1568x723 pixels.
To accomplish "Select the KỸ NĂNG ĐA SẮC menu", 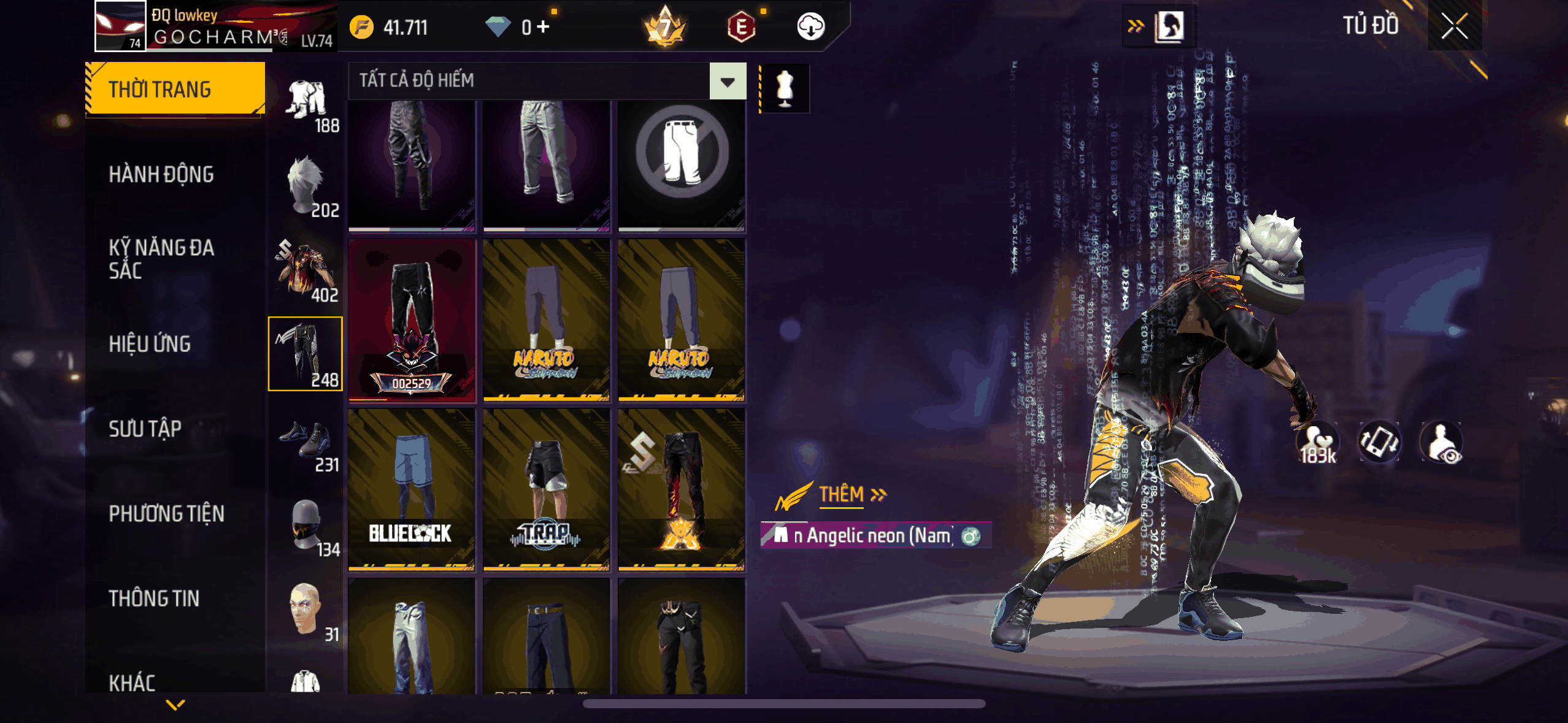I will [161, 259].
